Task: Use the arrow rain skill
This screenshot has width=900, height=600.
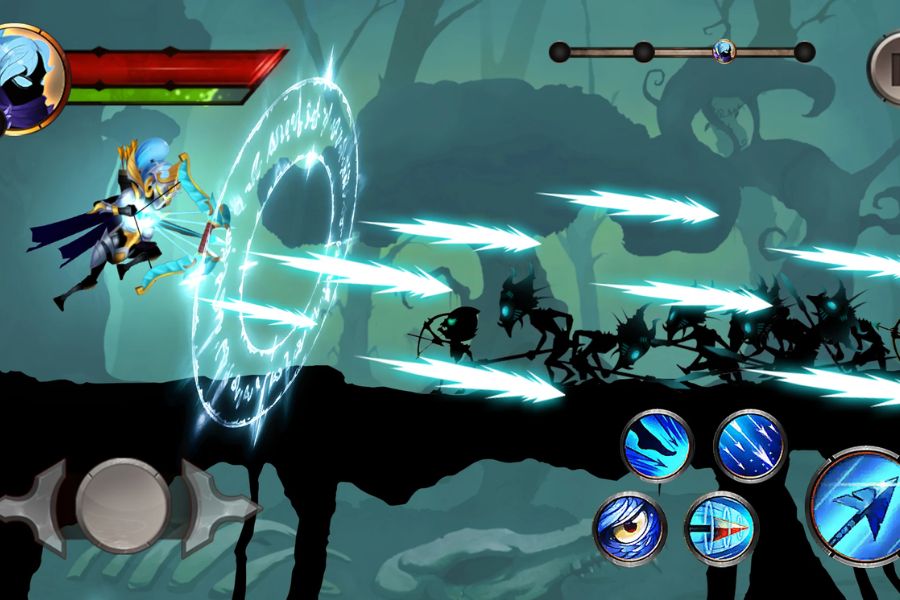Action: click(750, 446)
